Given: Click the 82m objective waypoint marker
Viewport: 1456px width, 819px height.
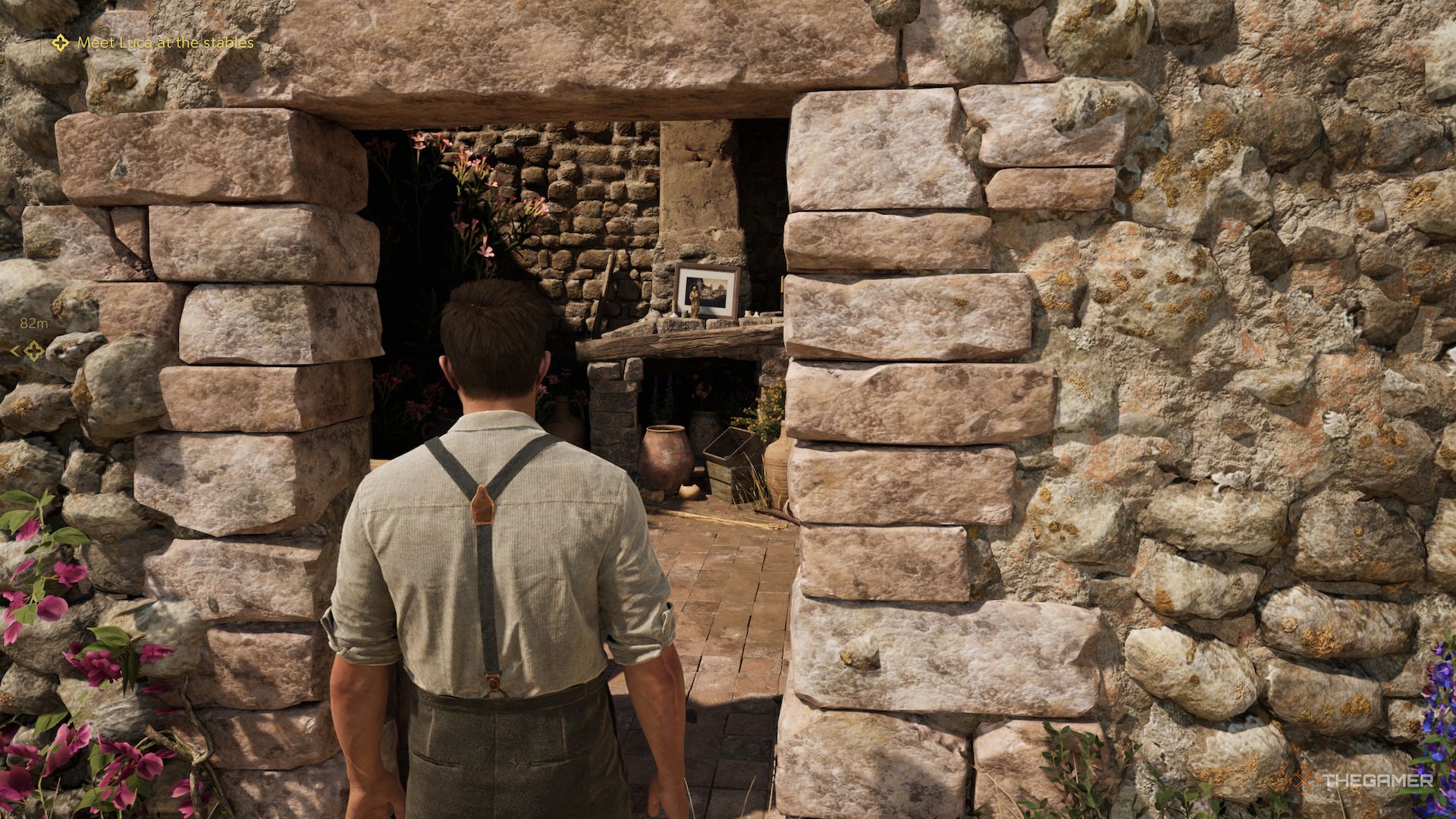Looking at the screenshot, I should tap(33, 350).
